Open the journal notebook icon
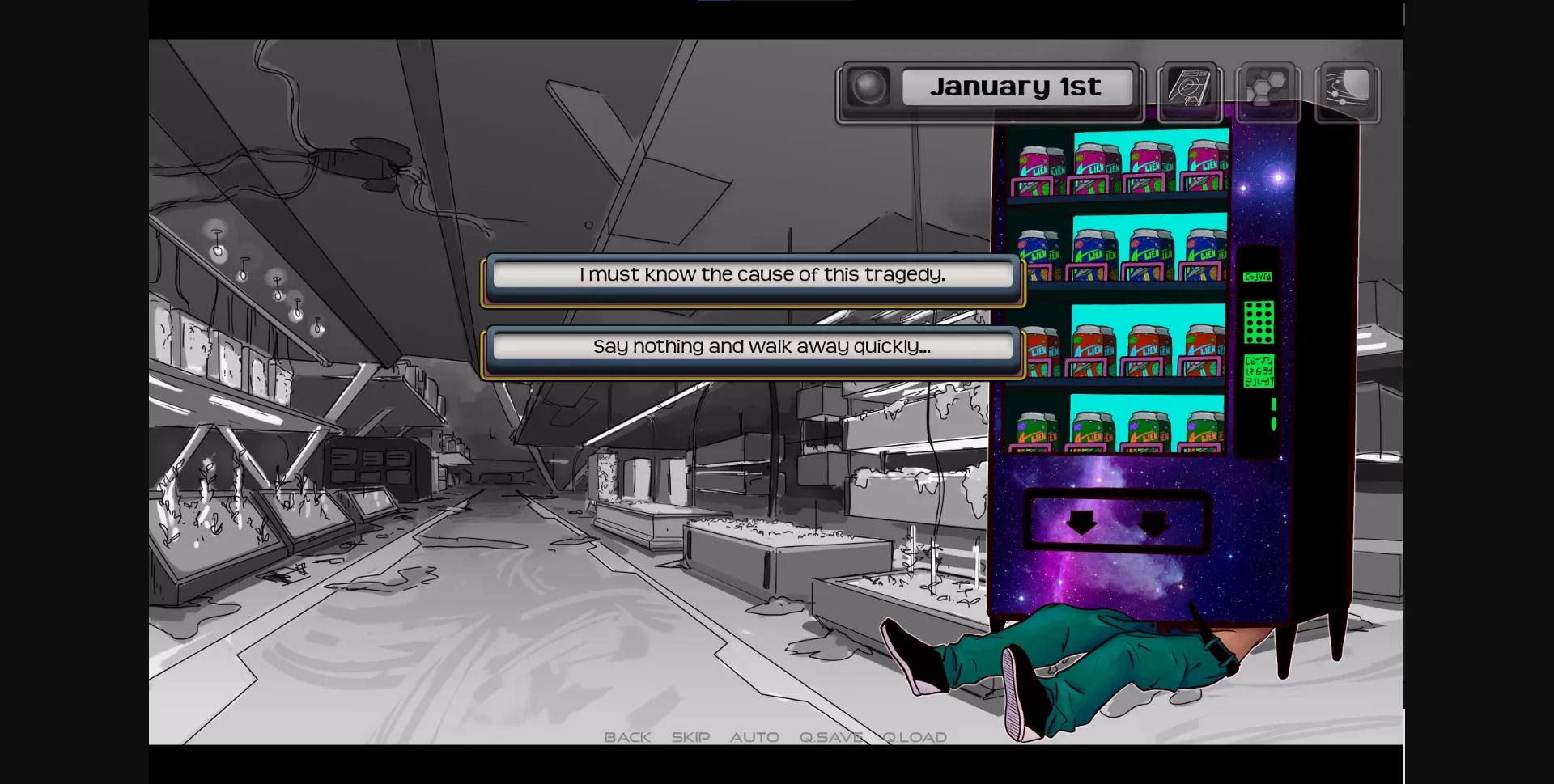The height and width of the screenshot is (784, 1554). (1190, 91)
